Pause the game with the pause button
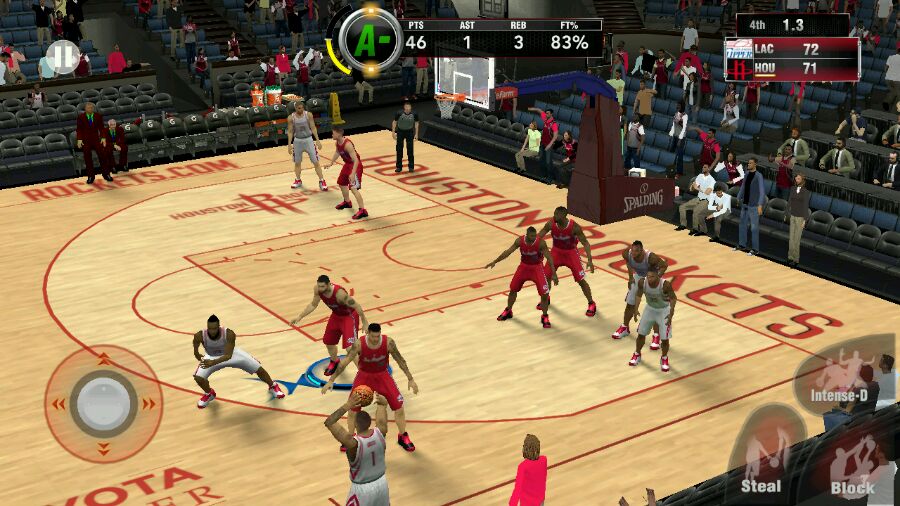The height and width of the screenshot is (506, 900). pyautogui.click(x=63, y=56)
